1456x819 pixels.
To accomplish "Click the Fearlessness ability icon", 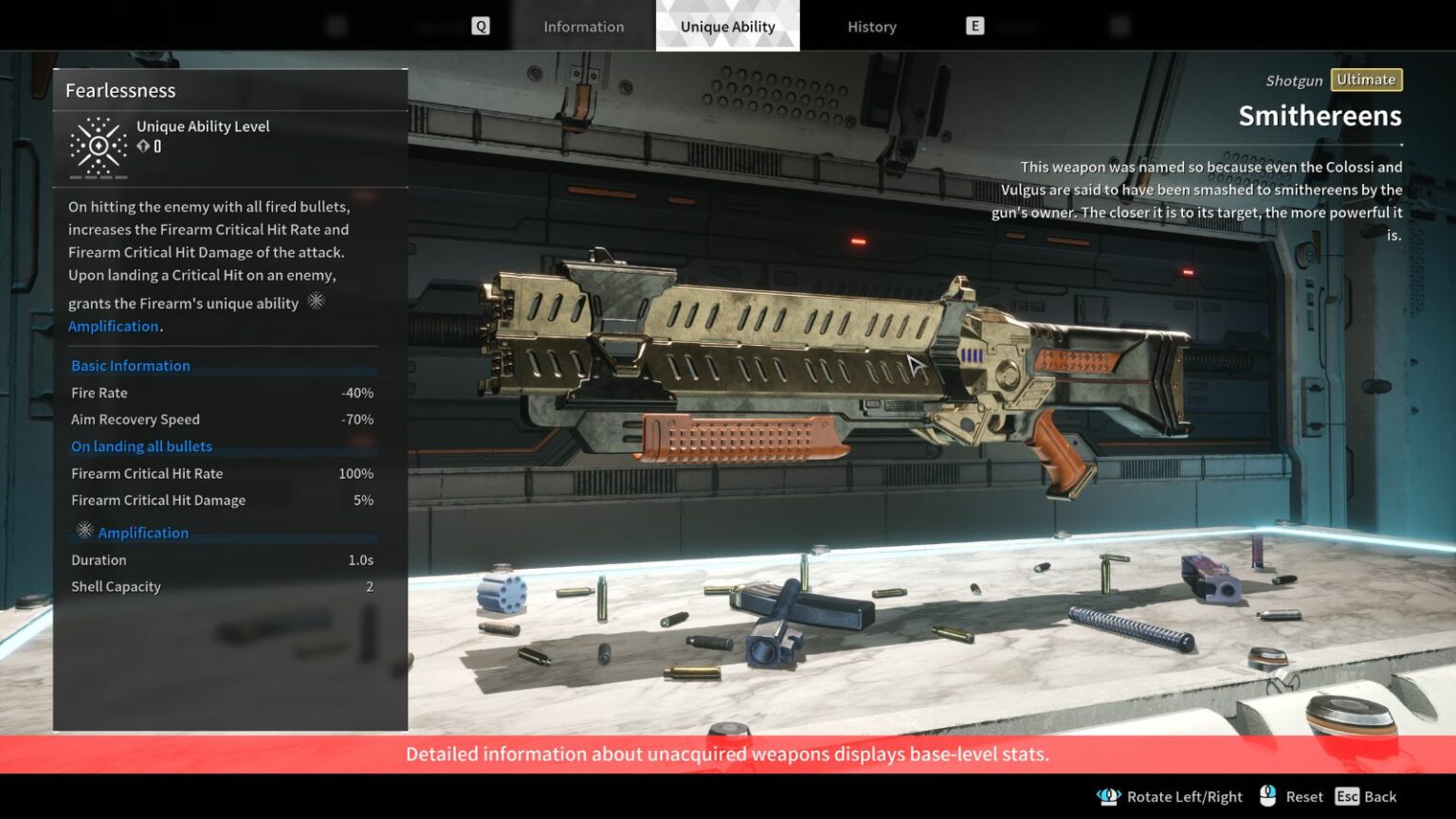I will 99,146.
